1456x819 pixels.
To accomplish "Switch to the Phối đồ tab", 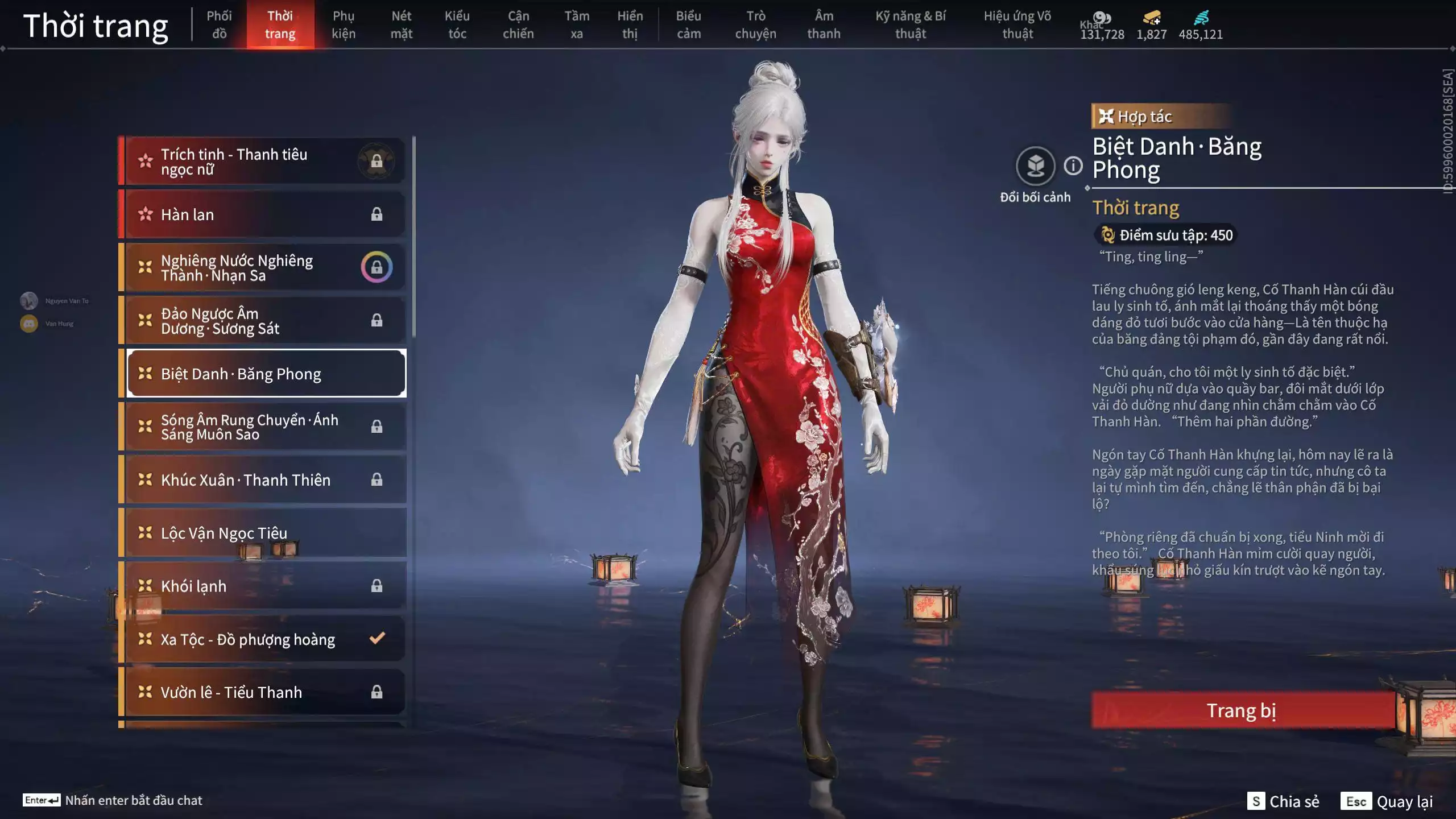I will [219, 25].
